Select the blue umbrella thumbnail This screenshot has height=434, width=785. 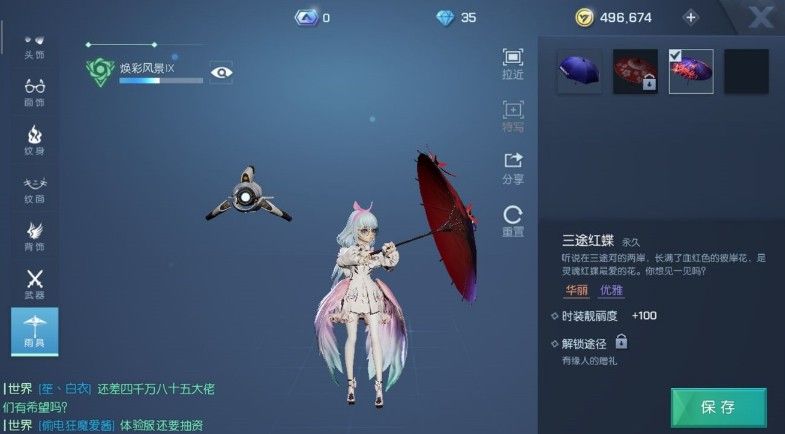pos(580,71)
